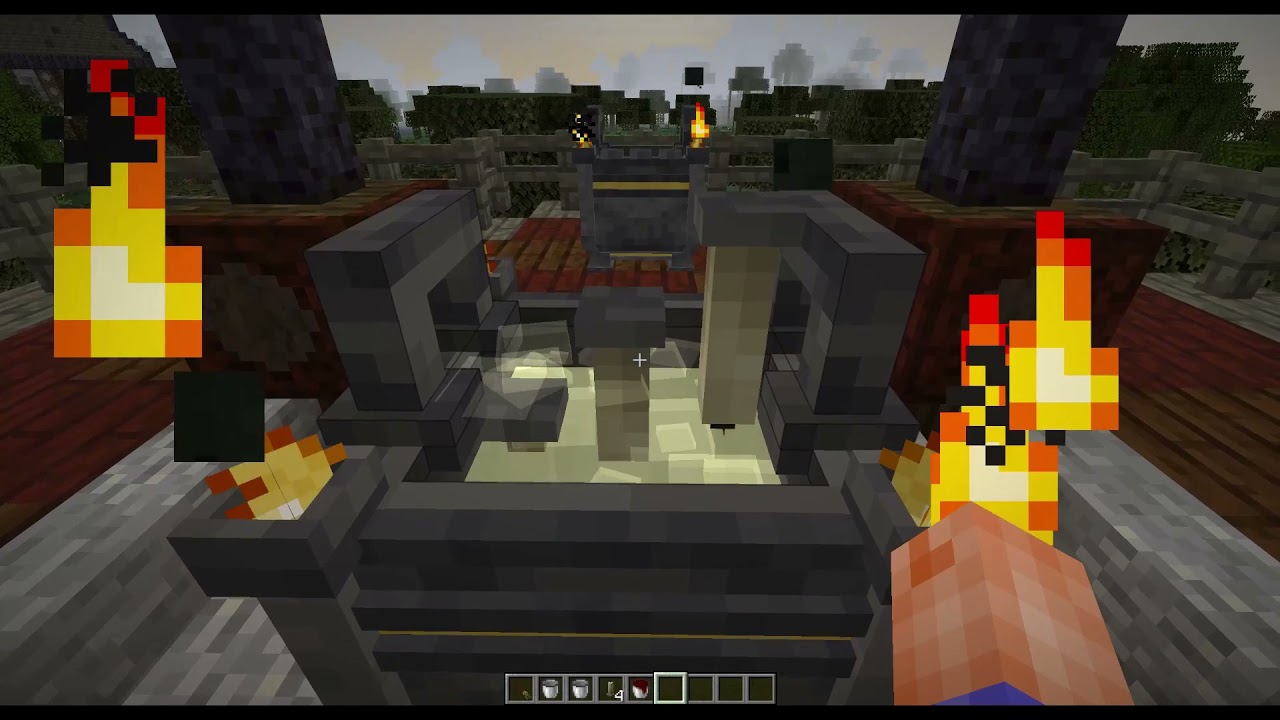Select the empty bucket in hotbar slot two
The image size is (1280, 720).
pos(550,688)
